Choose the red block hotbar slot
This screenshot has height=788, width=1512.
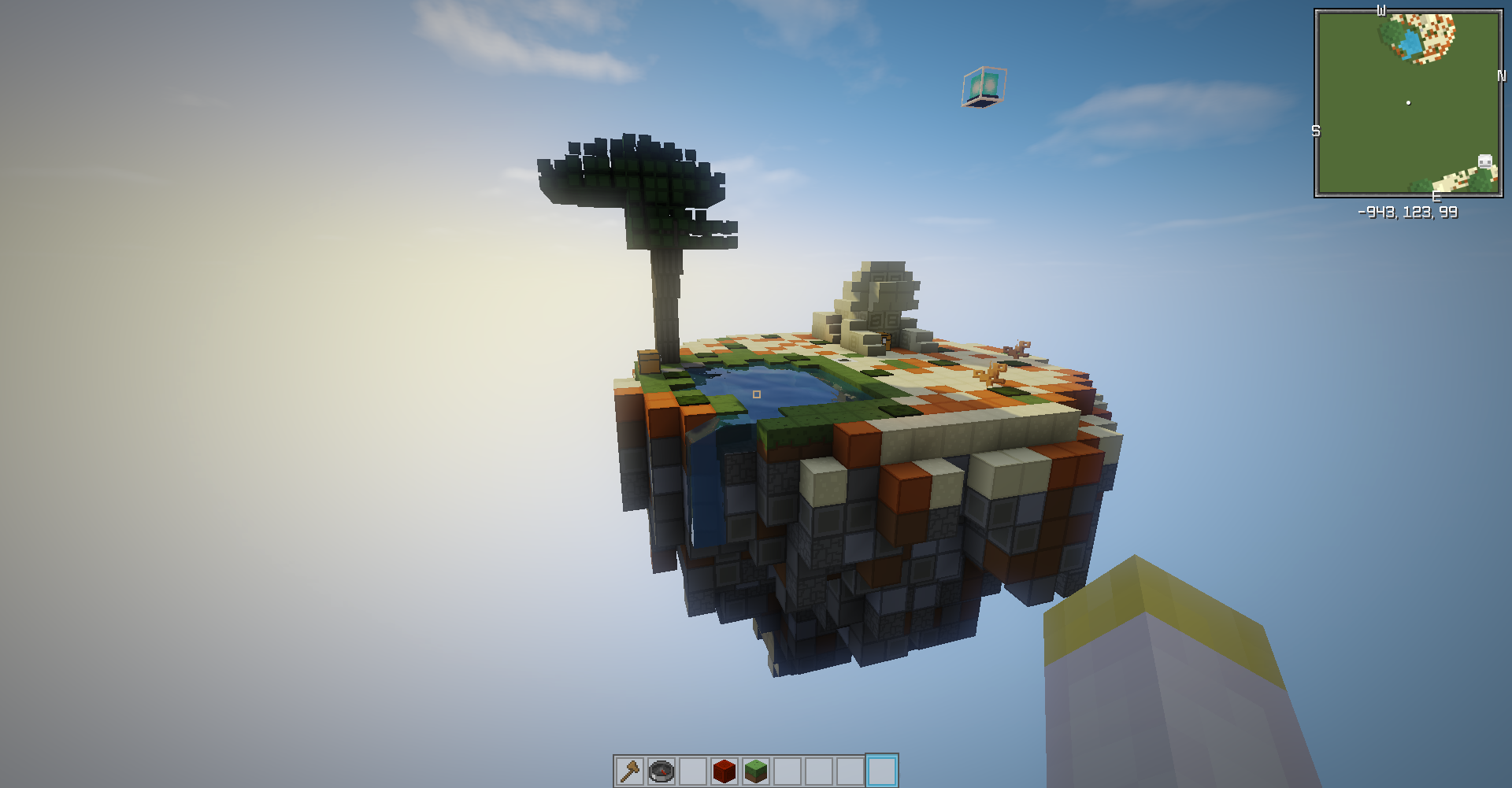[x=724, y=771]
